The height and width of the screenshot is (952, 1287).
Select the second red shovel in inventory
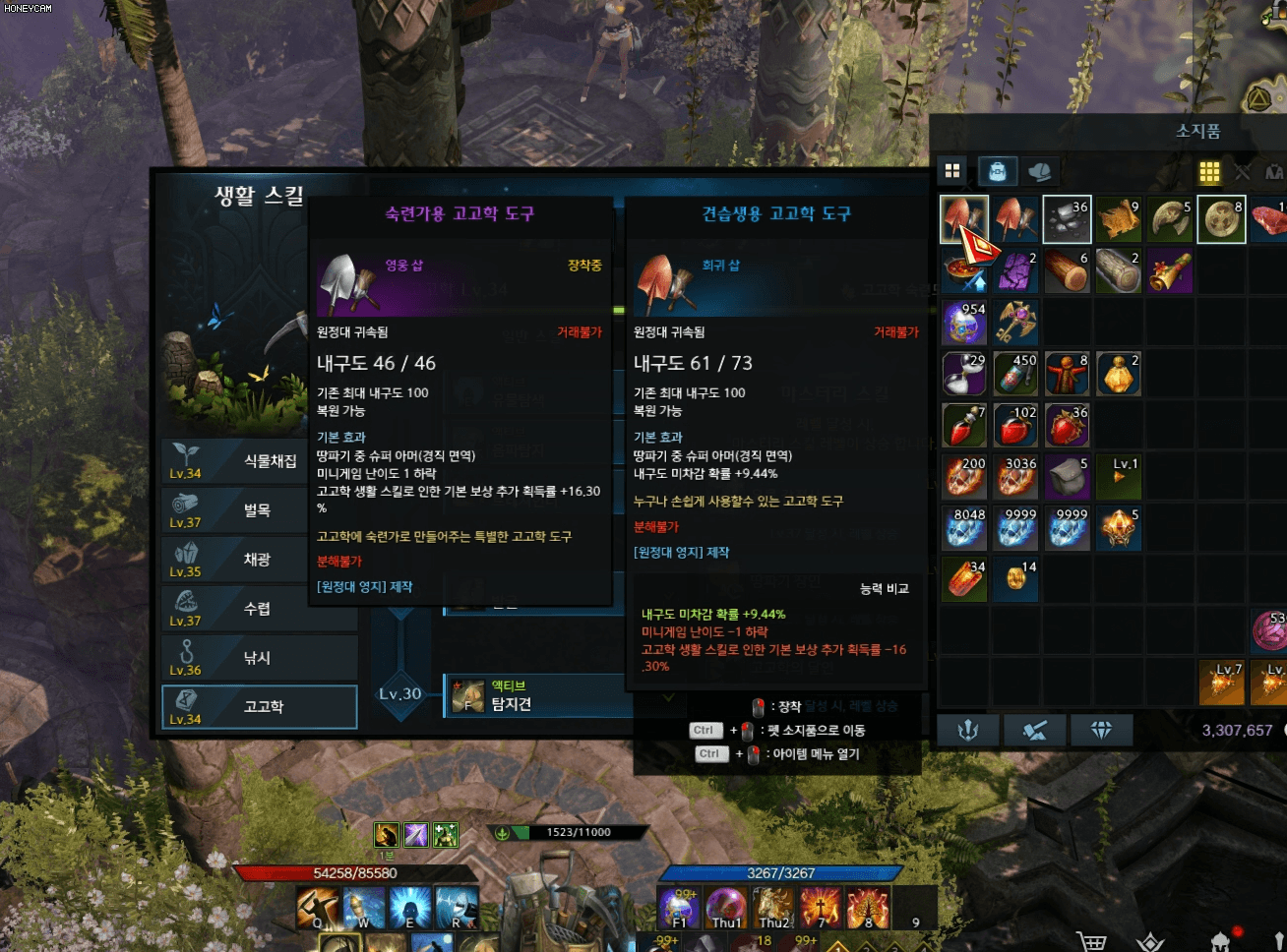1015,218
